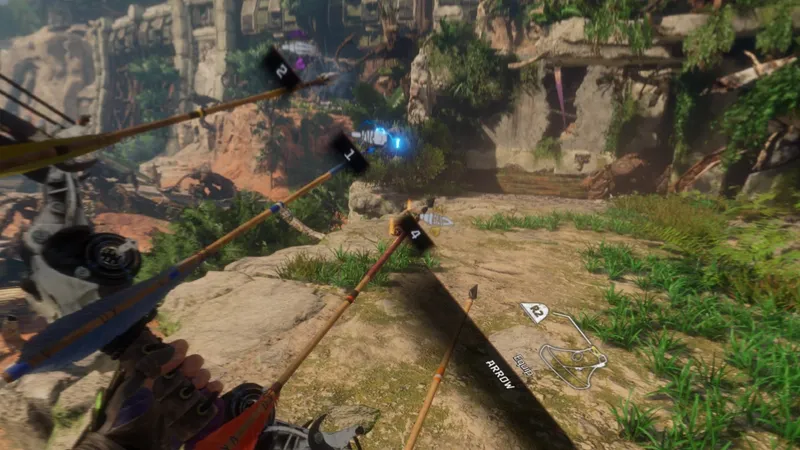Select the arrow tagged with number 2
800x450 pixels.
pyautogui.click(x=281, y=70)
